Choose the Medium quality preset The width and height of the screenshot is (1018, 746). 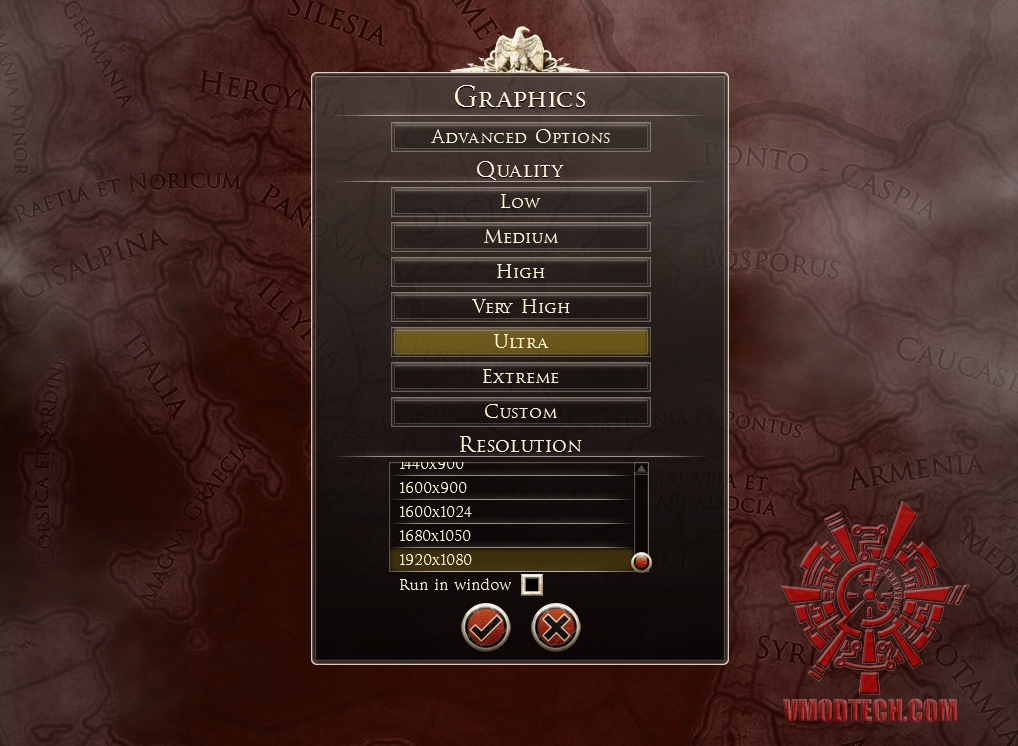(520, 237)
